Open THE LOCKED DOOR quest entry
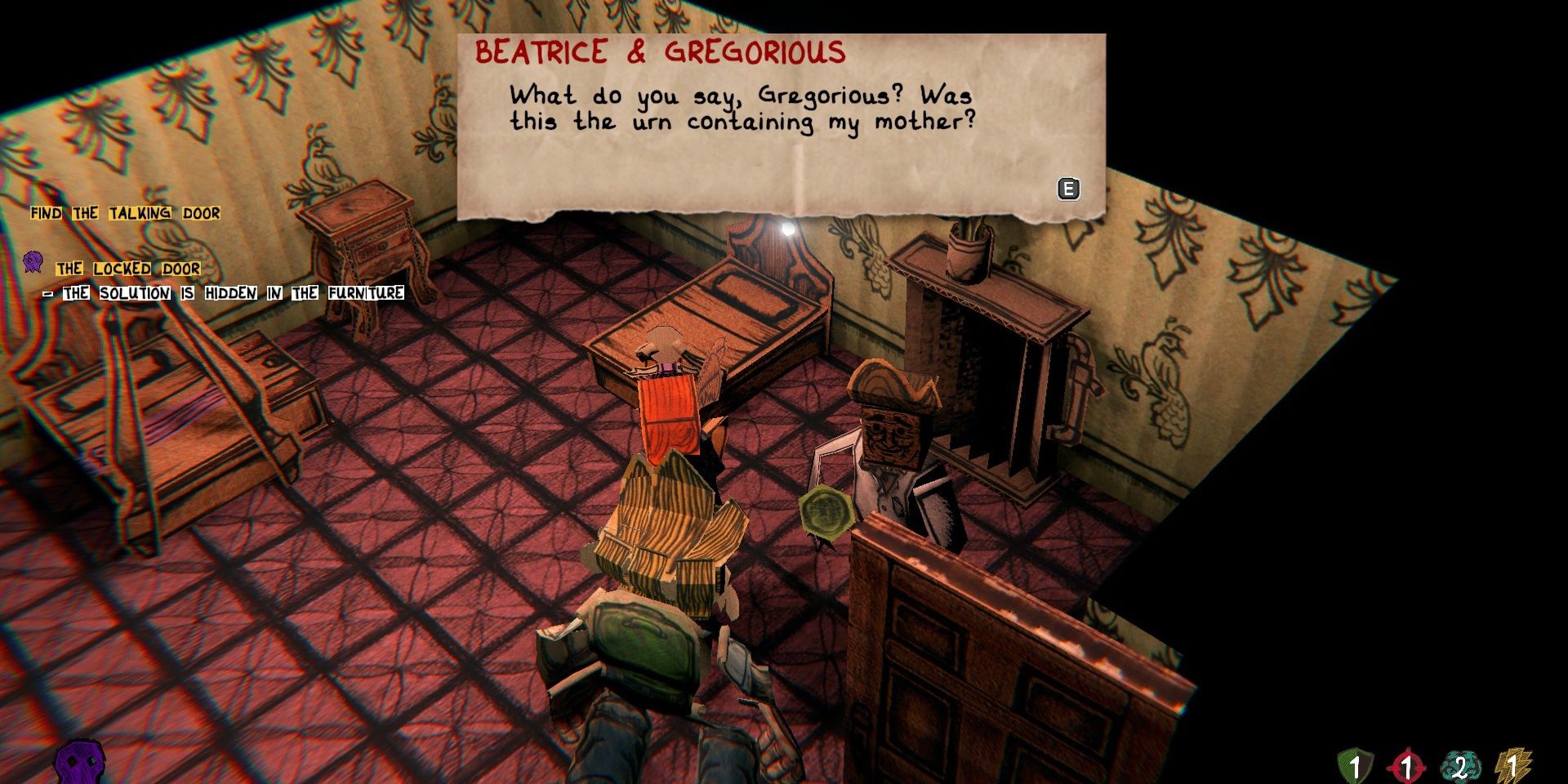 pyautogui.click(x=127, y=267)
